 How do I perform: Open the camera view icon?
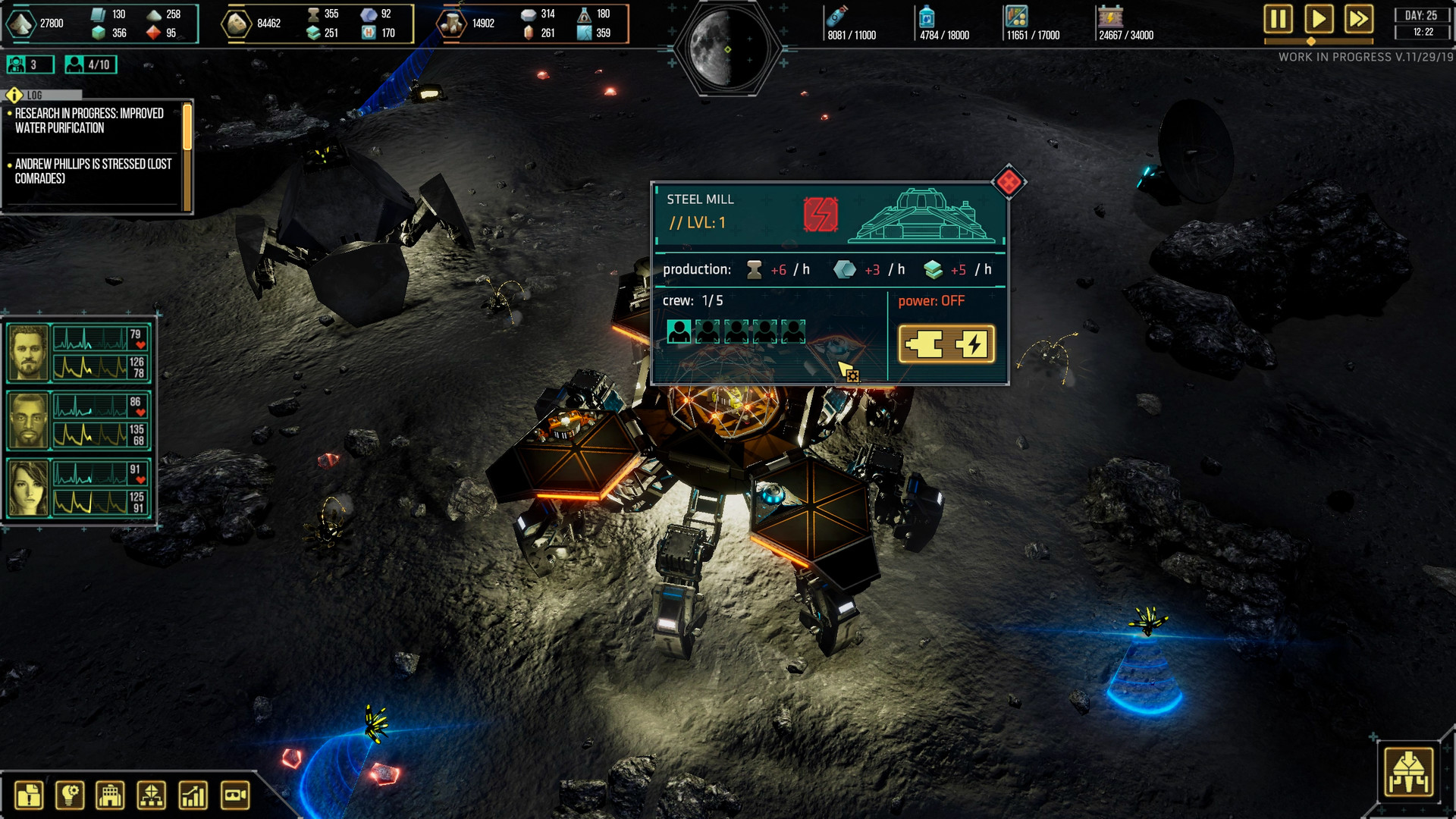pos(234,793)
